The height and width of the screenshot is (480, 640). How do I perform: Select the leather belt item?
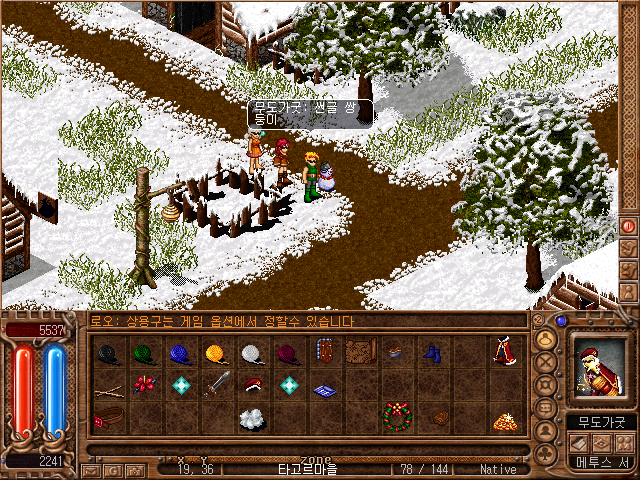[107, 415]
